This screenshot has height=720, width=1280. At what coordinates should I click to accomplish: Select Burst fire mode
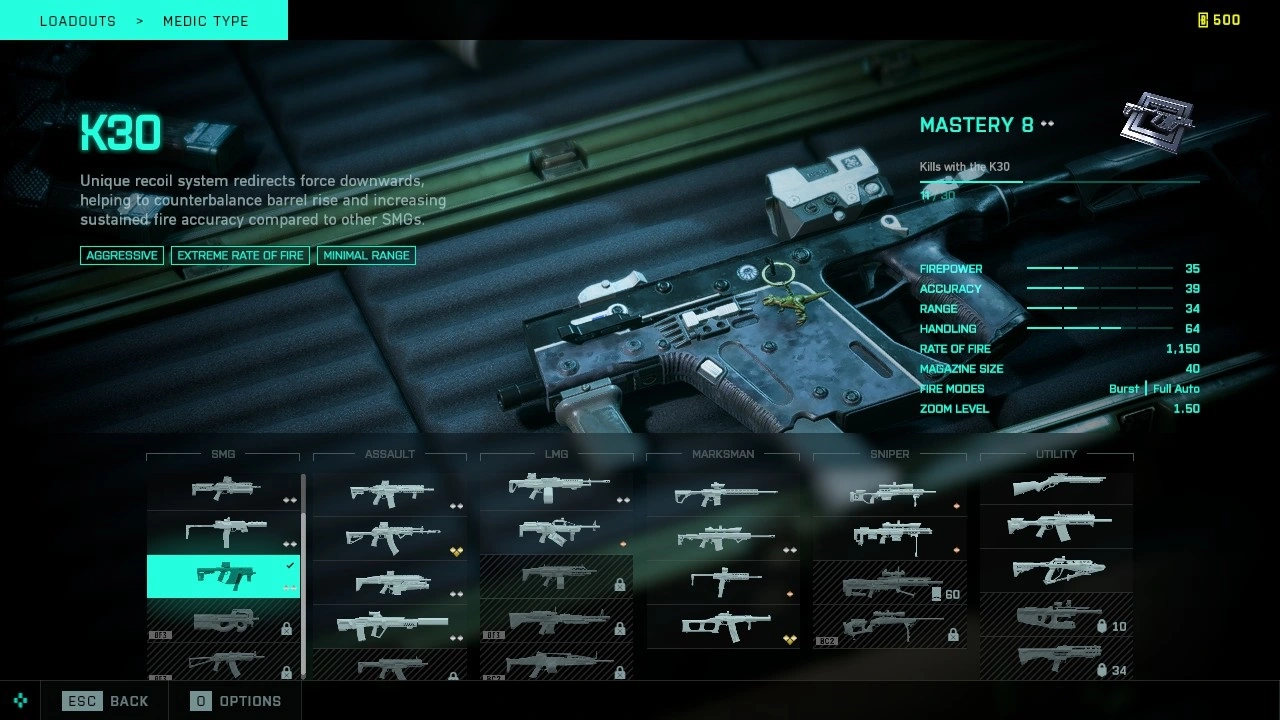[1123, 389]
